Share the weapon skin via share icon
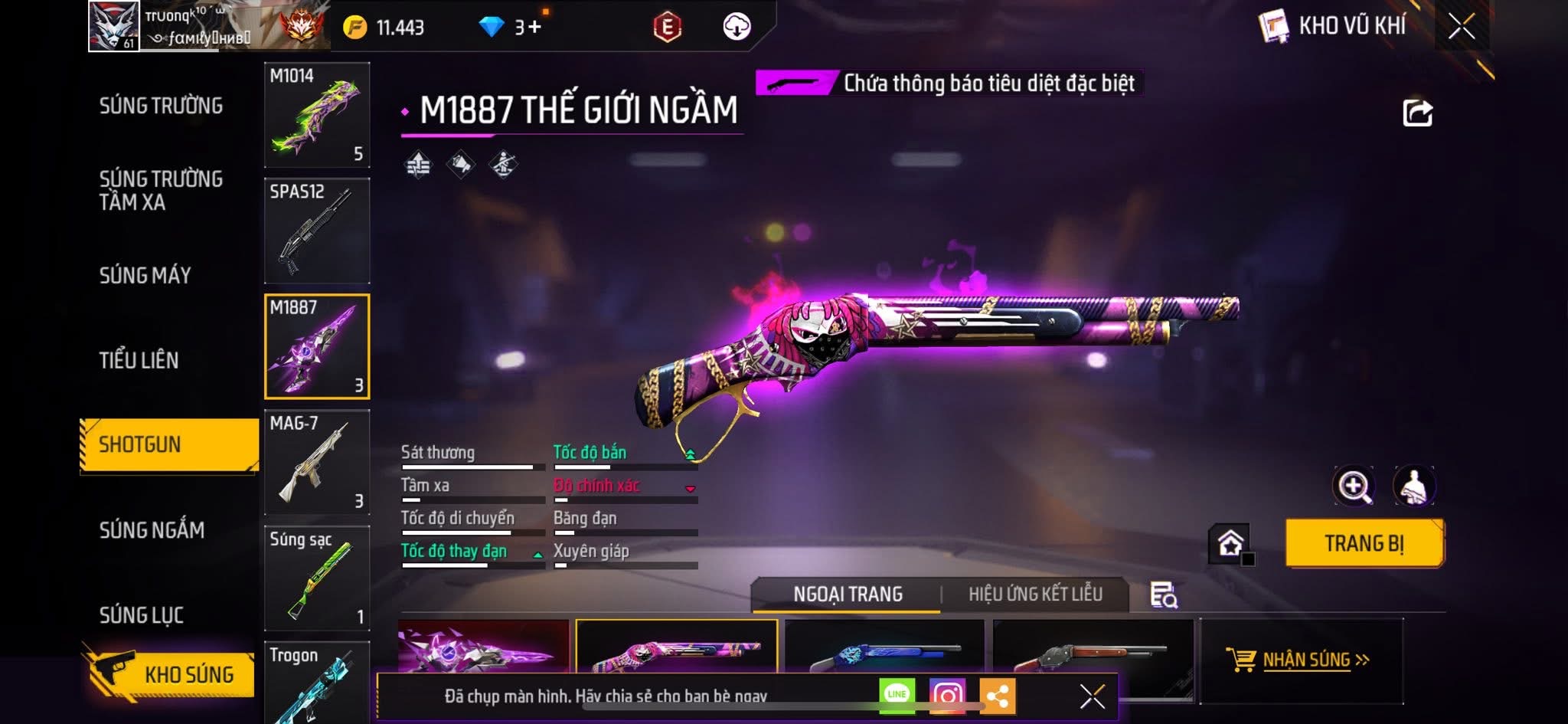The width and height of the screenshot is (1568, 724). click(1417, 113)
